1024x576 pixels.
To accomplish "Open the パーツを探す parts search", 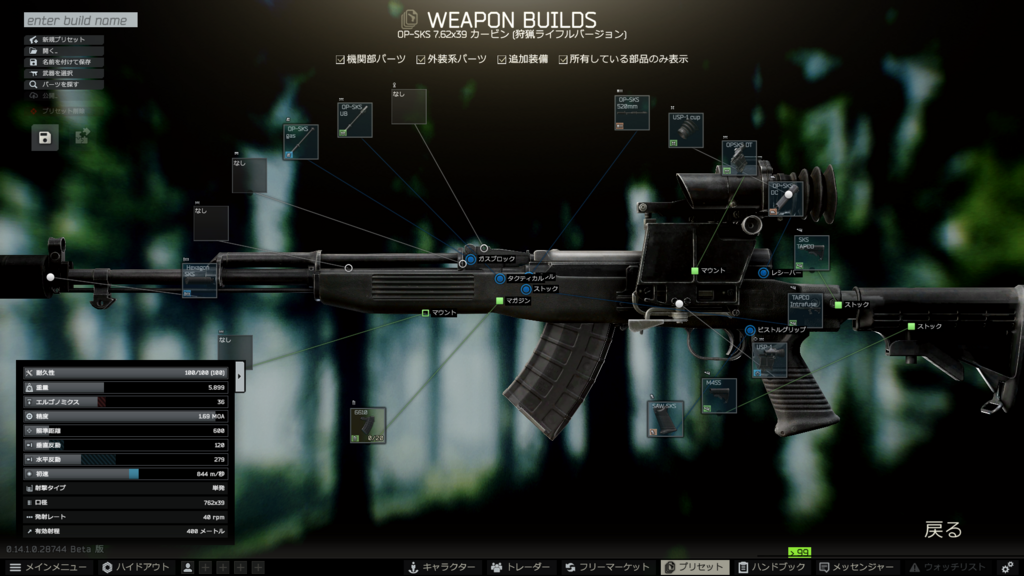I will [60, 84].
